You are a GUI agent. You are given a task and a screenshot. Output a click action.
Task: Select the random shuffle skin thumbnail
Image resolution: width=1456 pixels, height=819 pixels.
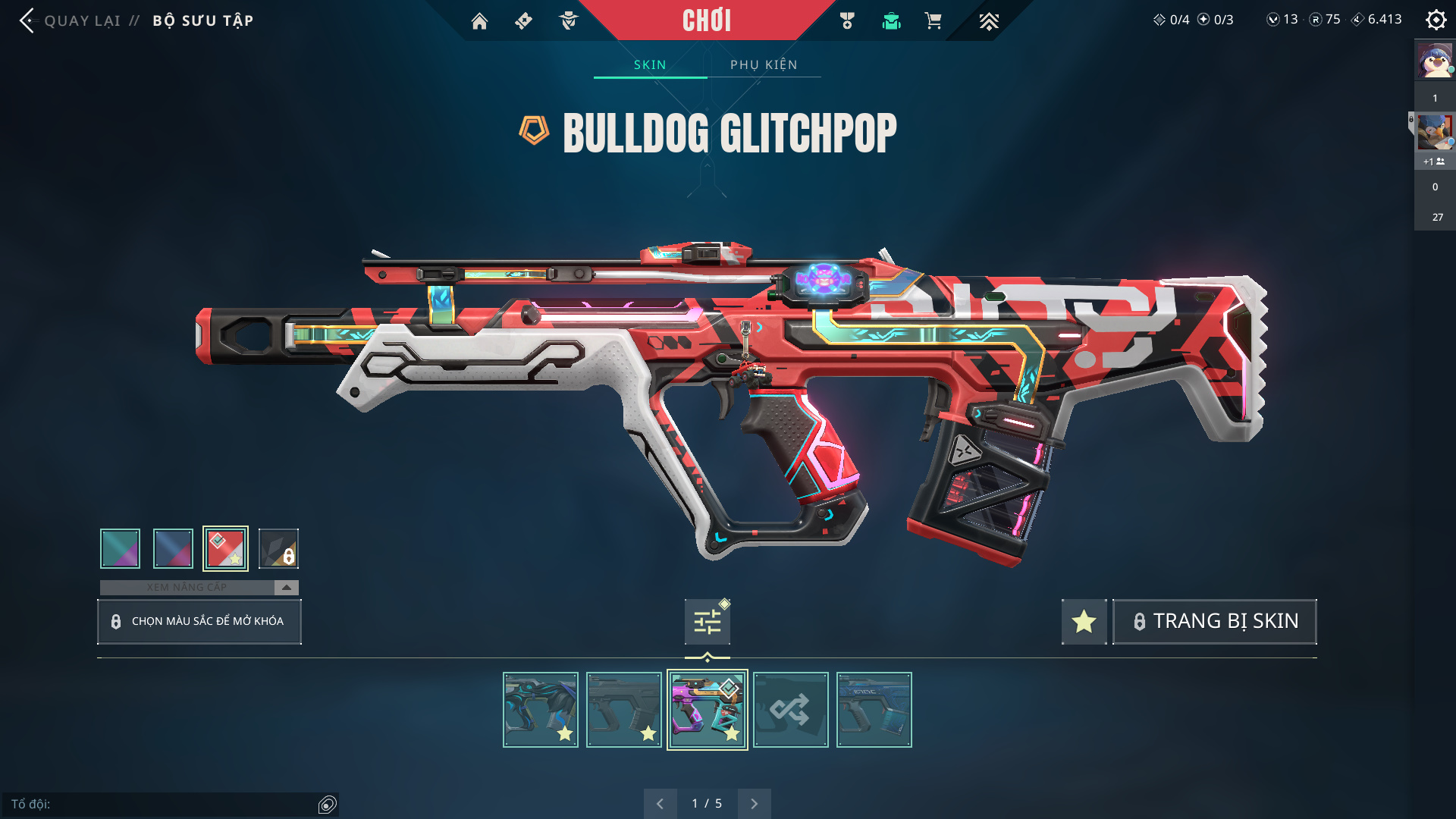[790, 710]
